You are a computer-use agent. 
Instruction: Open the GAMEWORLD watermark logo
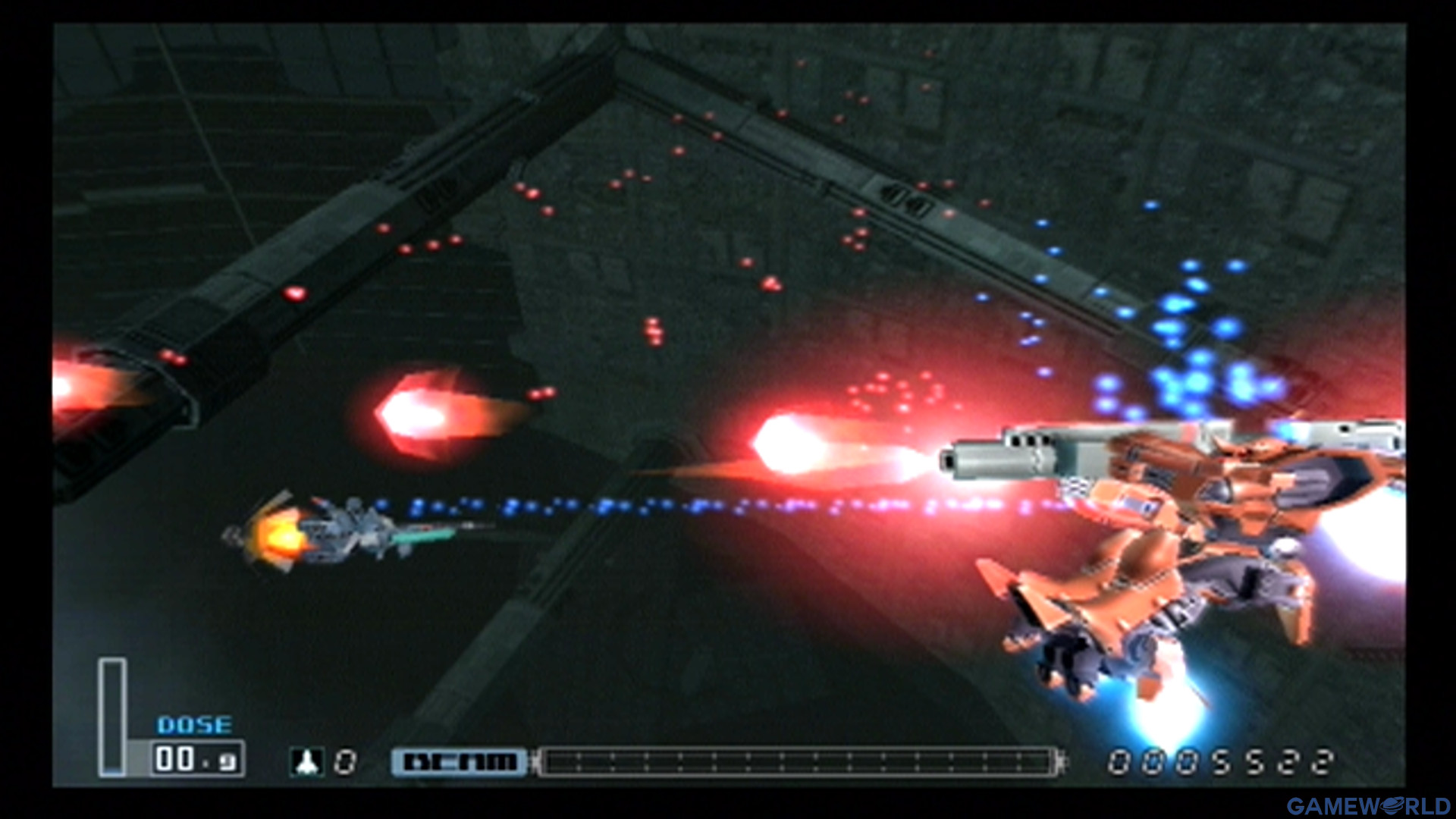tap(1367, 805)
